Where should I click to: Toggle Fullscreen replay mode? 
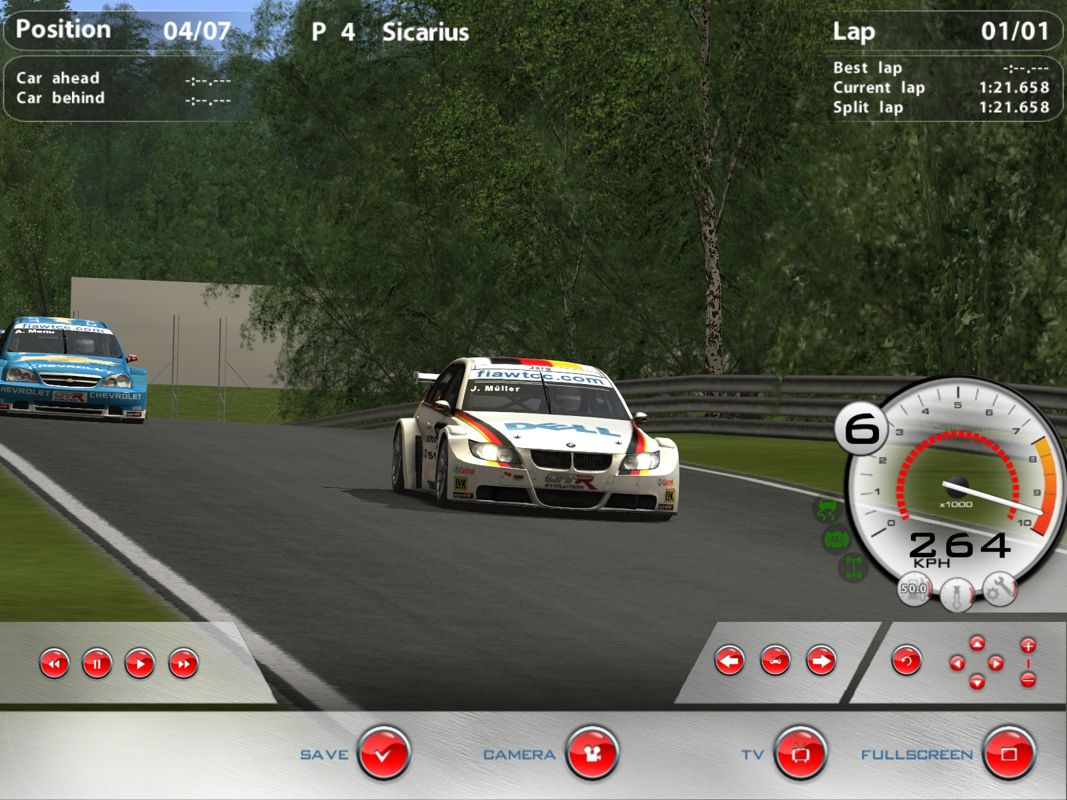pyautogui.click(x=1009, y=753)
